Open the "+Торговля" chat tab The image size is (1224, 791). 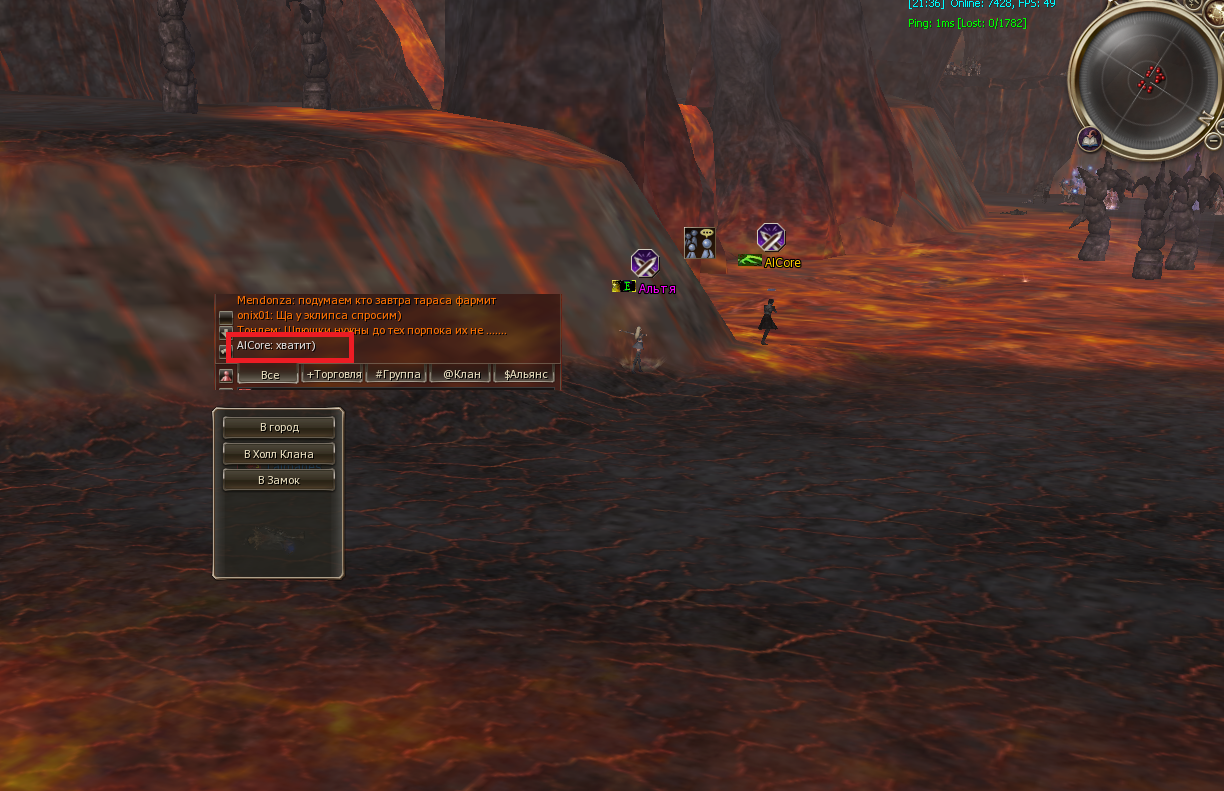pyautogui.click(x=334, y=374)
